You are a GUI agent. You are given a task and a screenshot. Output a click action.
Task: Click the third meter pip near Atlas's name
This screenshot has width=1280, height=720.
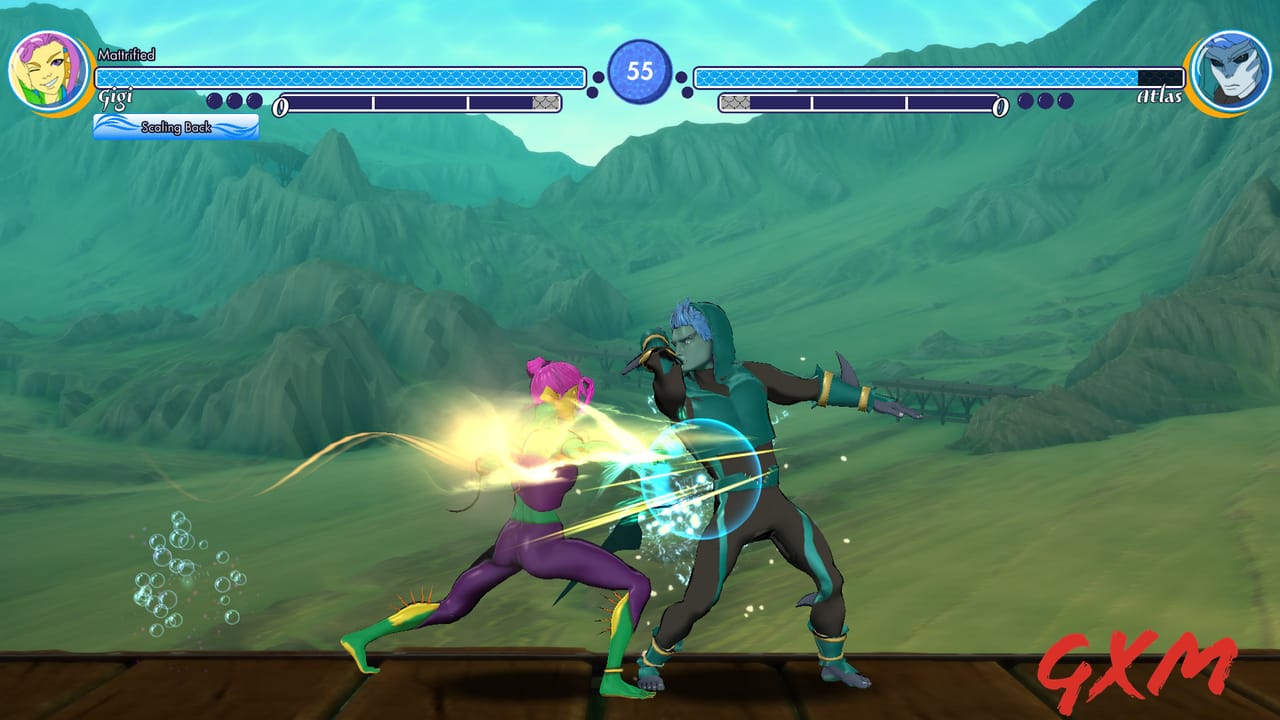[x=1065, y=101]
